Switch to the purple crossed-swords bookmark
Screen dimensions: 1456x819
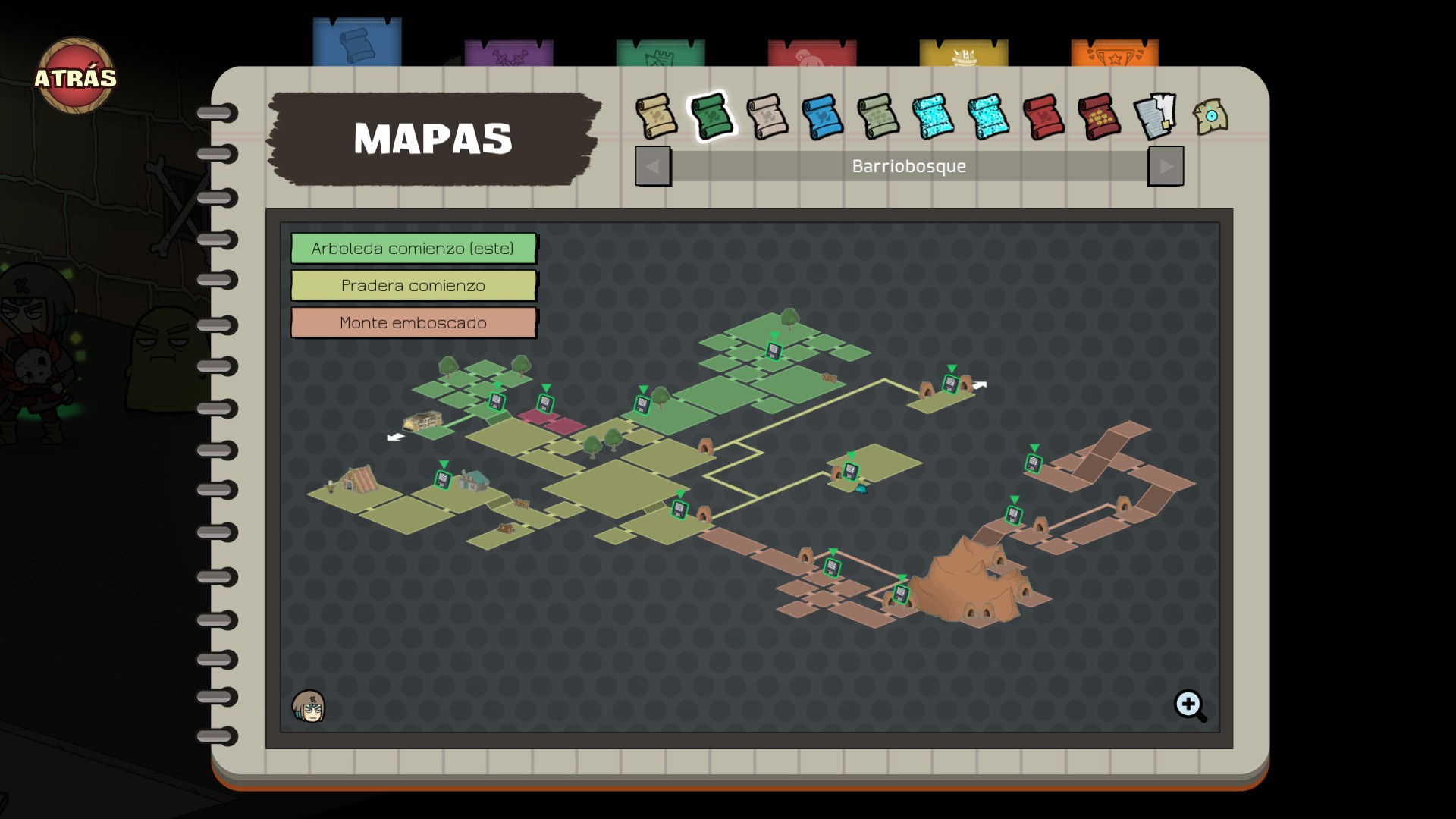pos(508,55)
